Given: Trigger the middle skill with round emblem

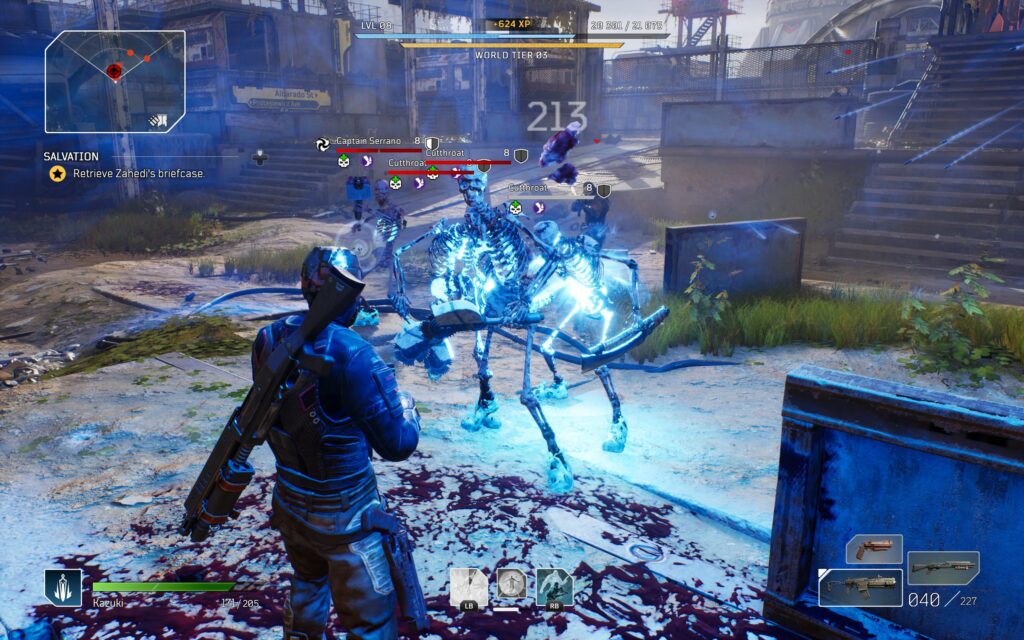Looking at the screenshot, I should click(x=511, y=585).
